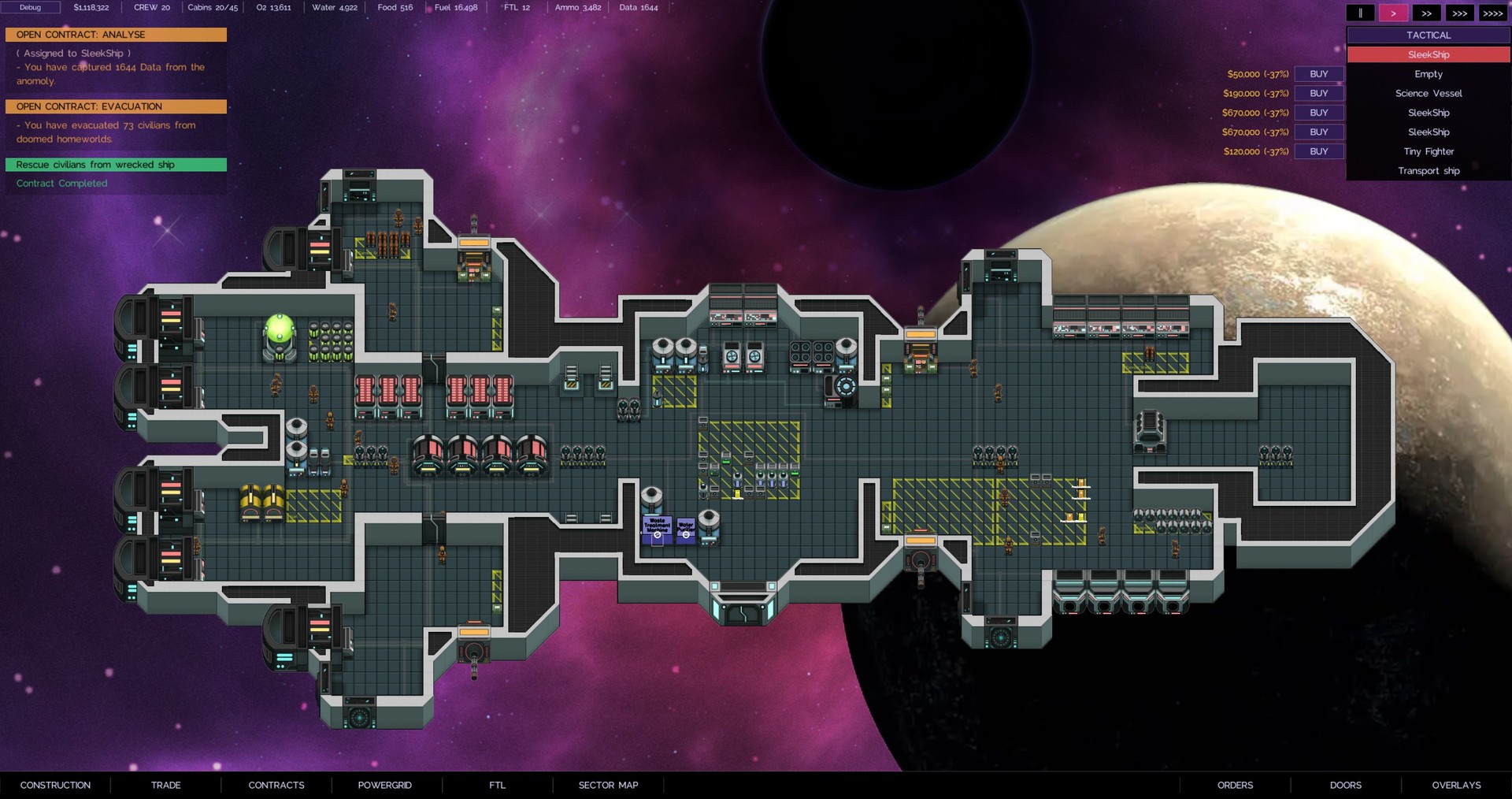The width and height of the screenshot is (1512, 799).
Task: Enable fastest simulation speed
Action: (x=1492, y=13)
